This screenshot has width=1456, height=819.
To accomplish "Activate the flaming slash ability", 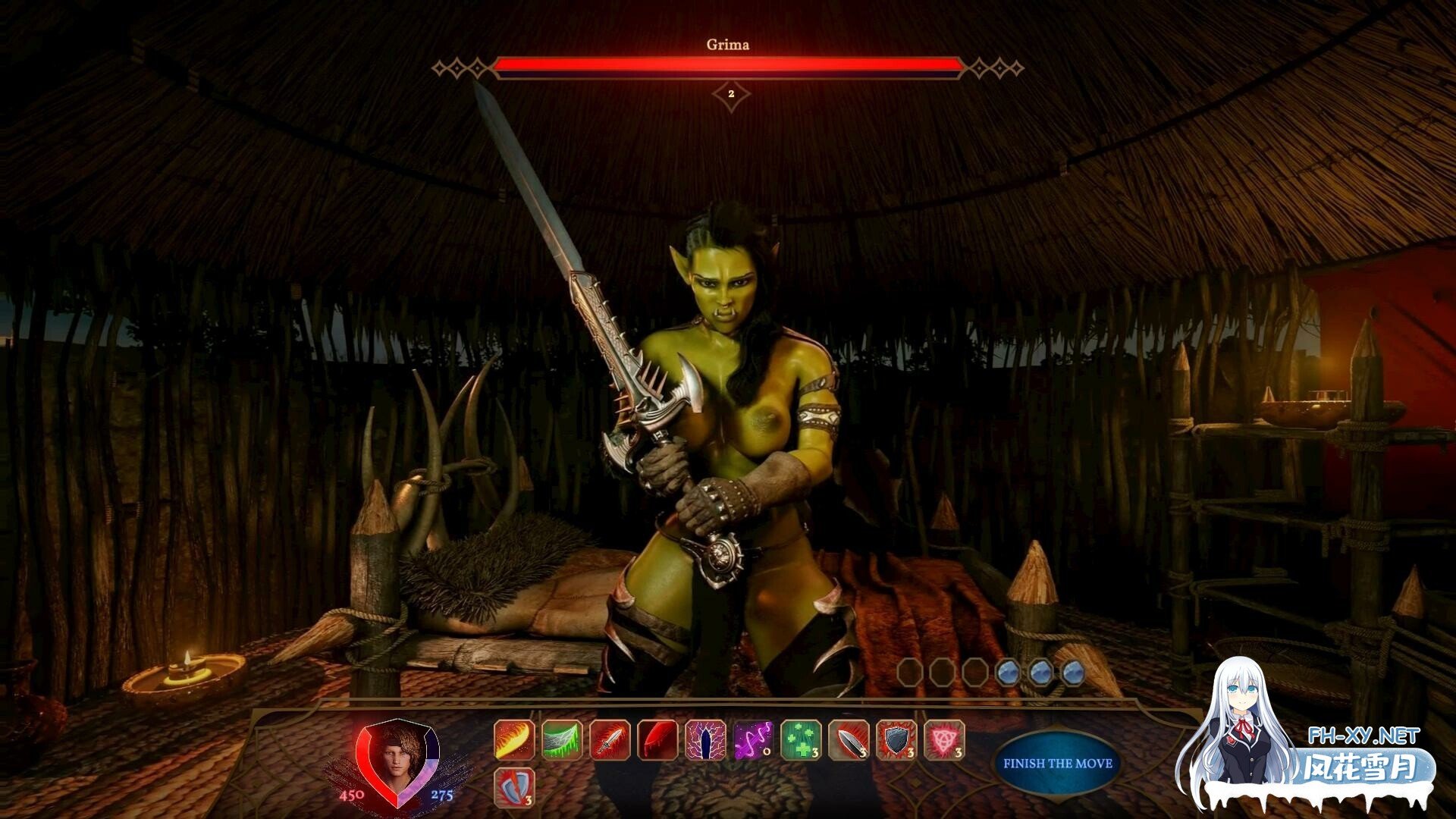I will 514,739.
